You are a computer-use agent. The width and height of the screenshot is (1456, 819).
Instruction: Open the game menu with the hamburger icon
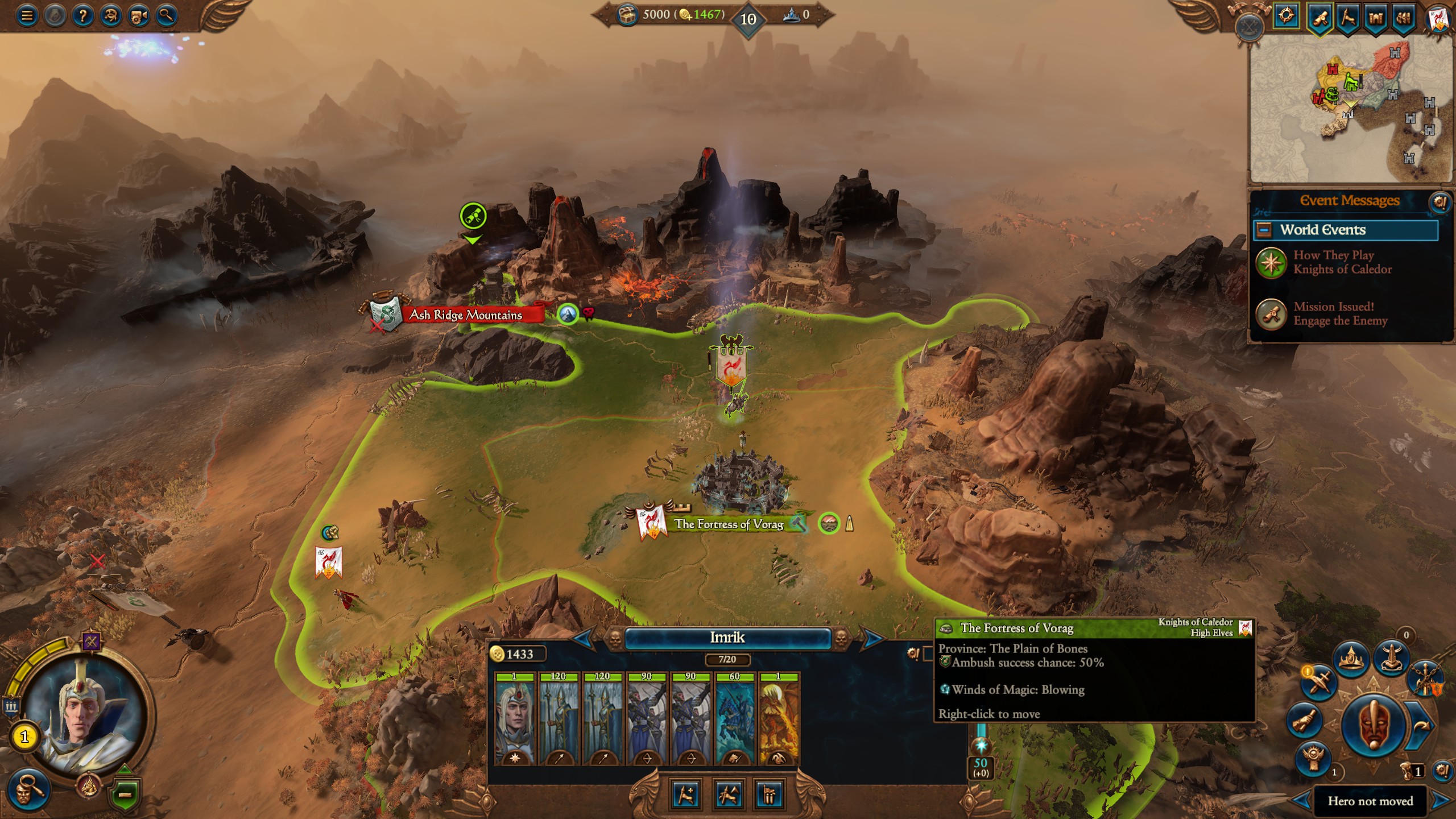point(26,15)
